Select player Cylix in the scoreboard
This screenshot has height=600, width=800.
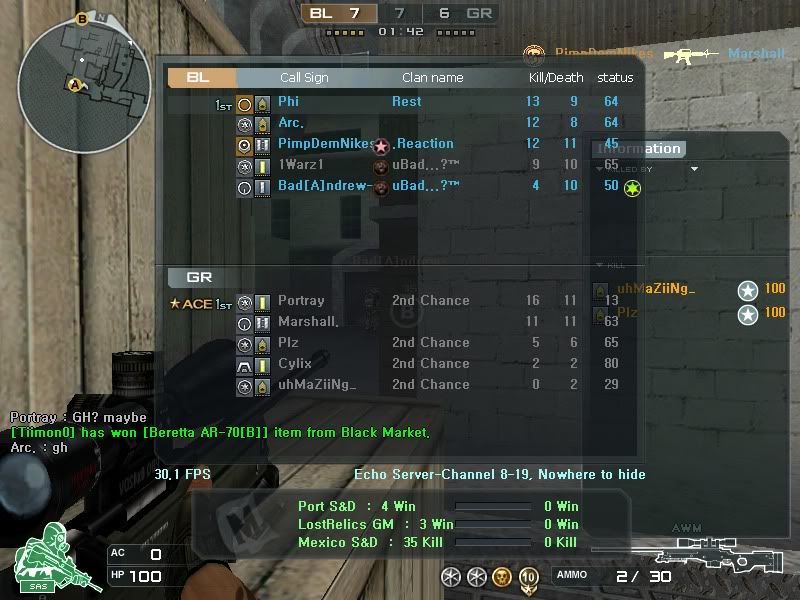point(294,364)
